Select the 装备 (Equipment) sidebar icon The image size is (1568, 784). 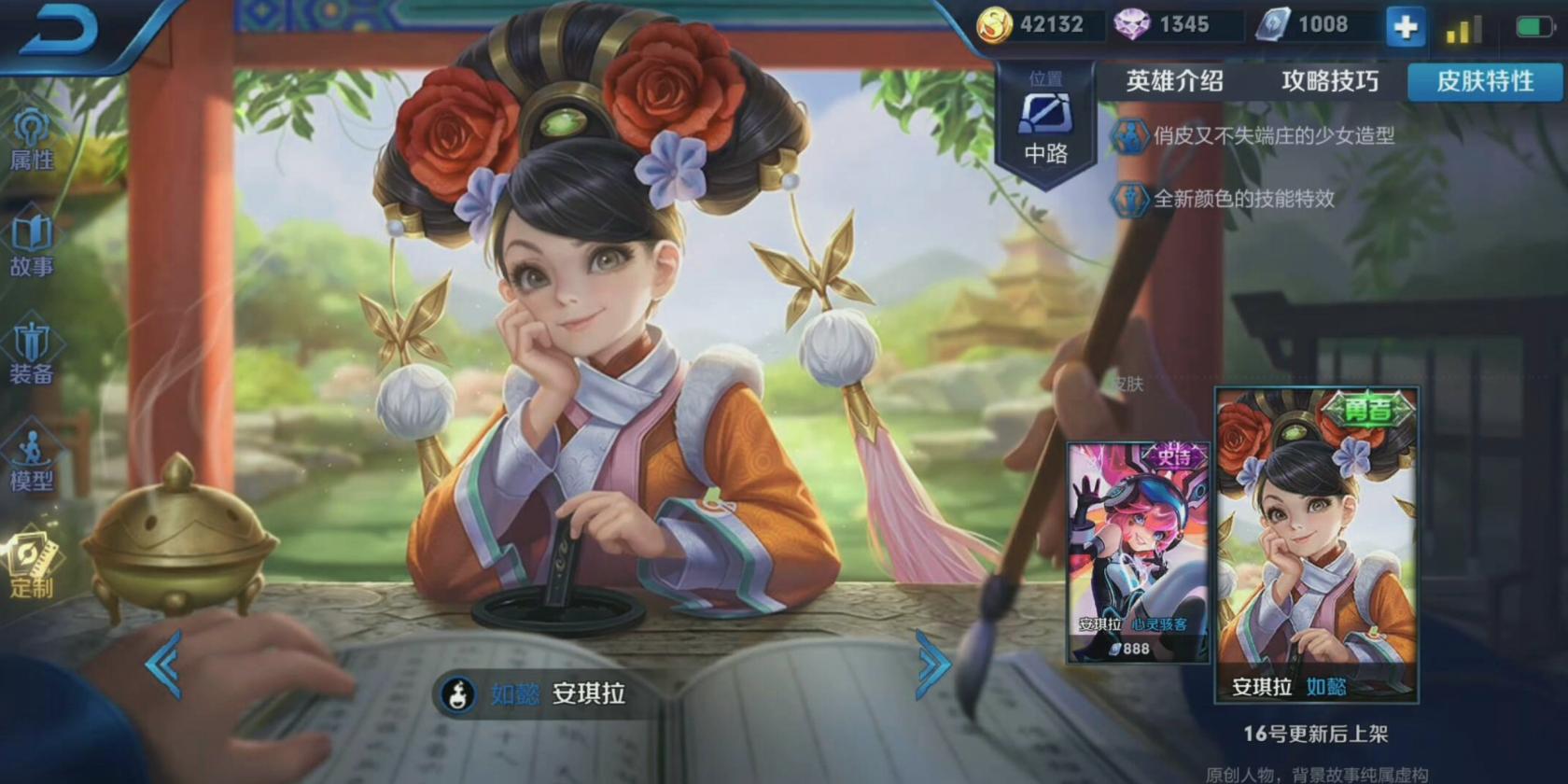click(x=33, y=353)
